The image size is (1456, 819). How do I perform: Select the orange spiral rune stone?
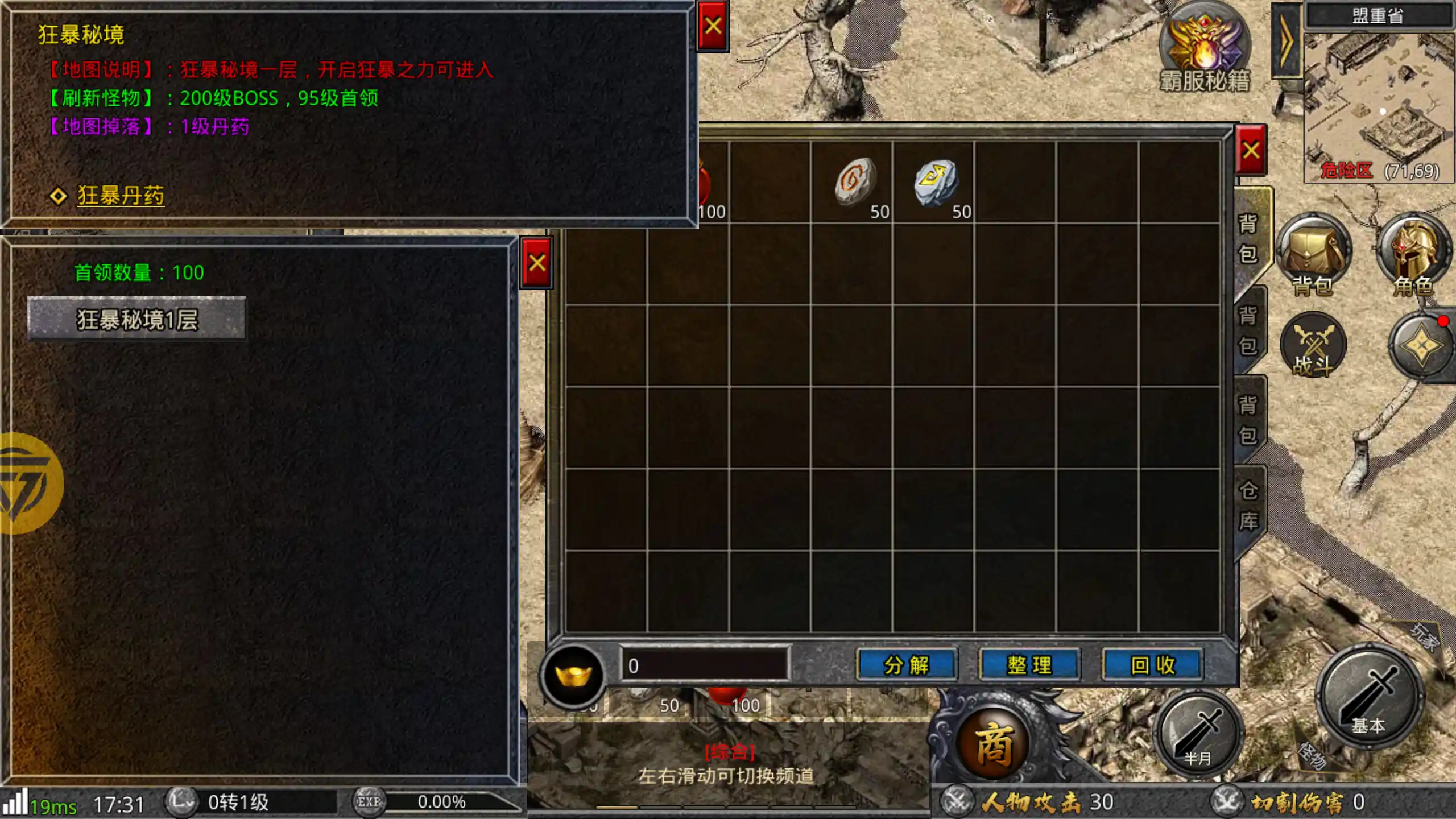(x=854, y=180)
